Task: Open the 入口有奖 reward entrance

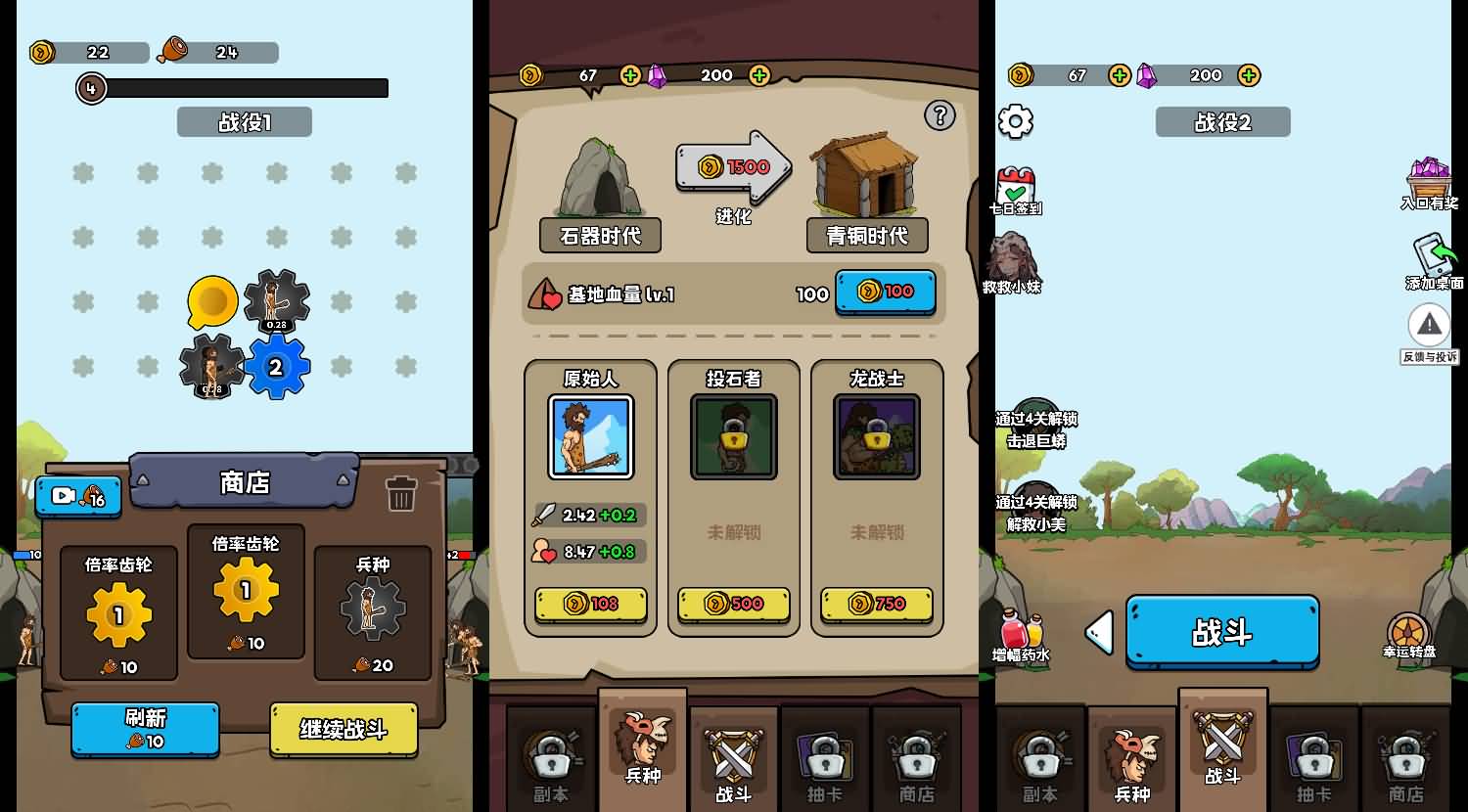Action: click(1430, 177)
